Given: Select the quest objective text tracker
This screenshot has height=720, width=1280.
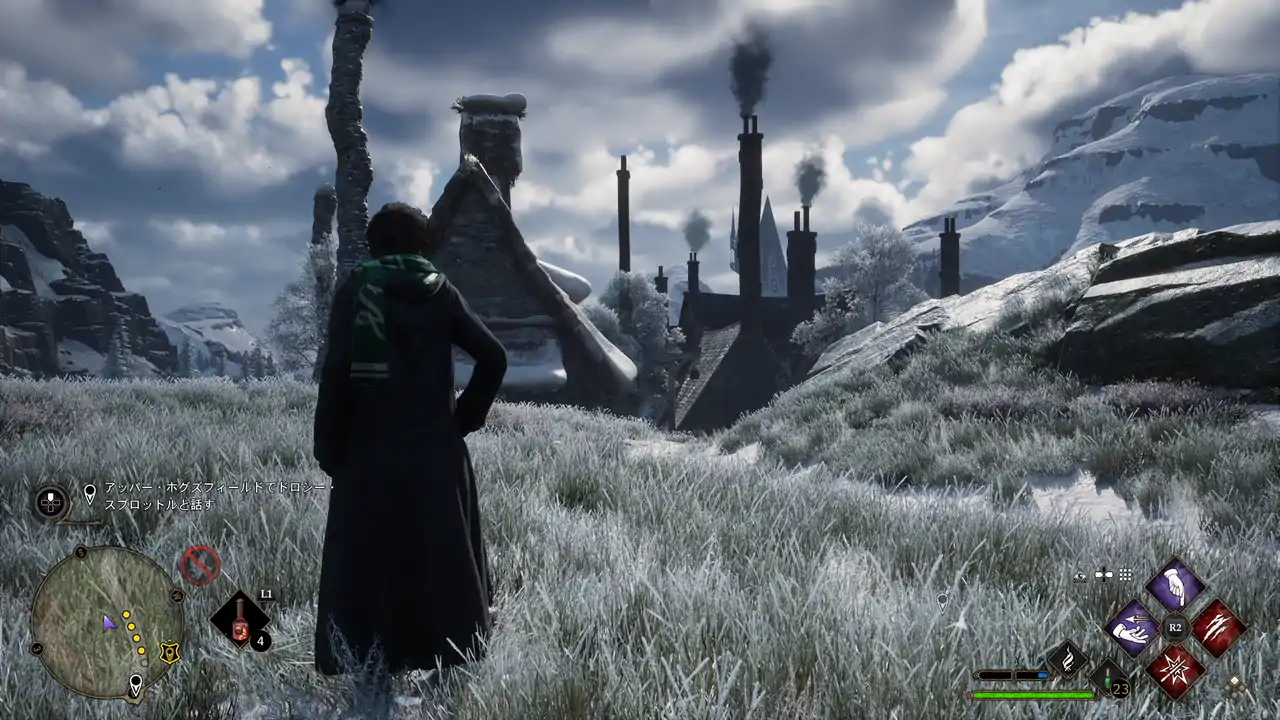Looking at the screenshot, I should (216, 497).
